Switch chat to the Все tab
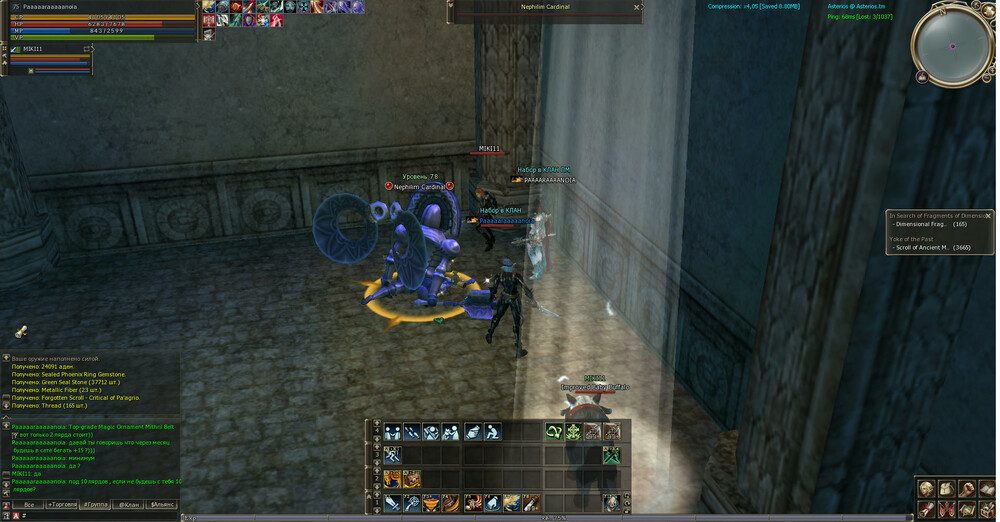Screen dimensions: 1000x522 28,505
